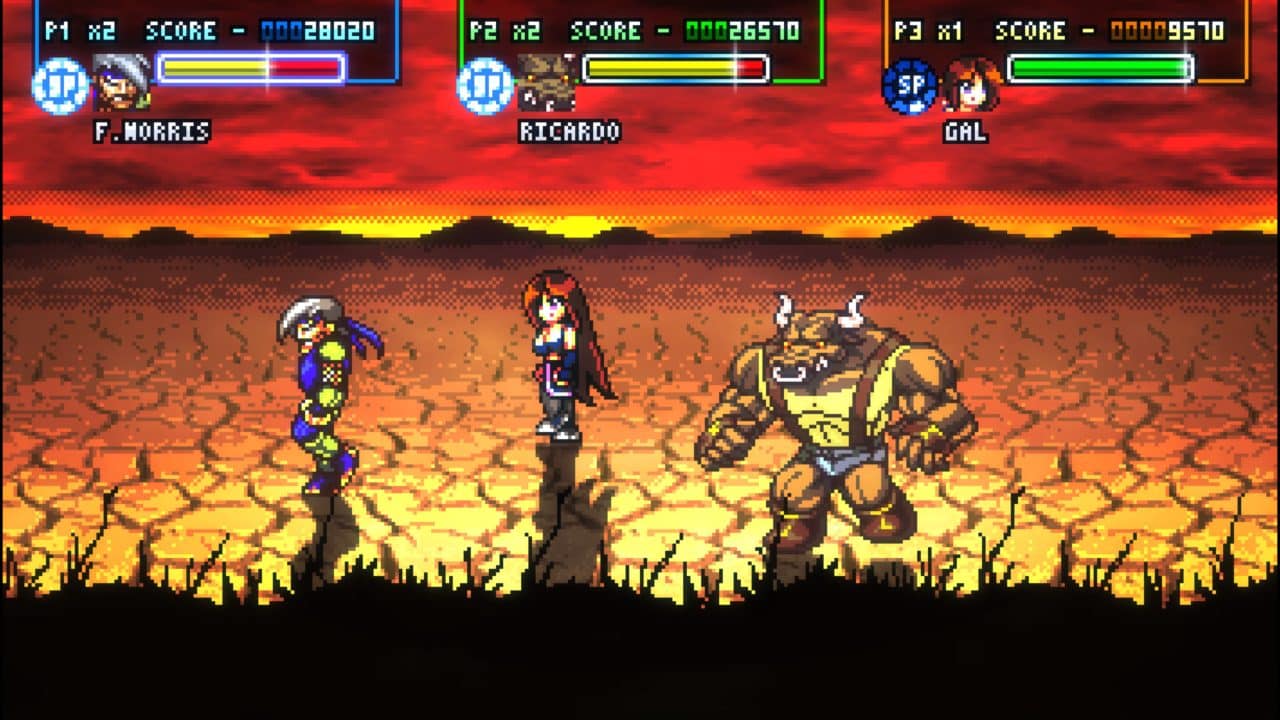1280x720 pixels.
Task: Click the F.NORRIS name text
Action: [151, 133]
